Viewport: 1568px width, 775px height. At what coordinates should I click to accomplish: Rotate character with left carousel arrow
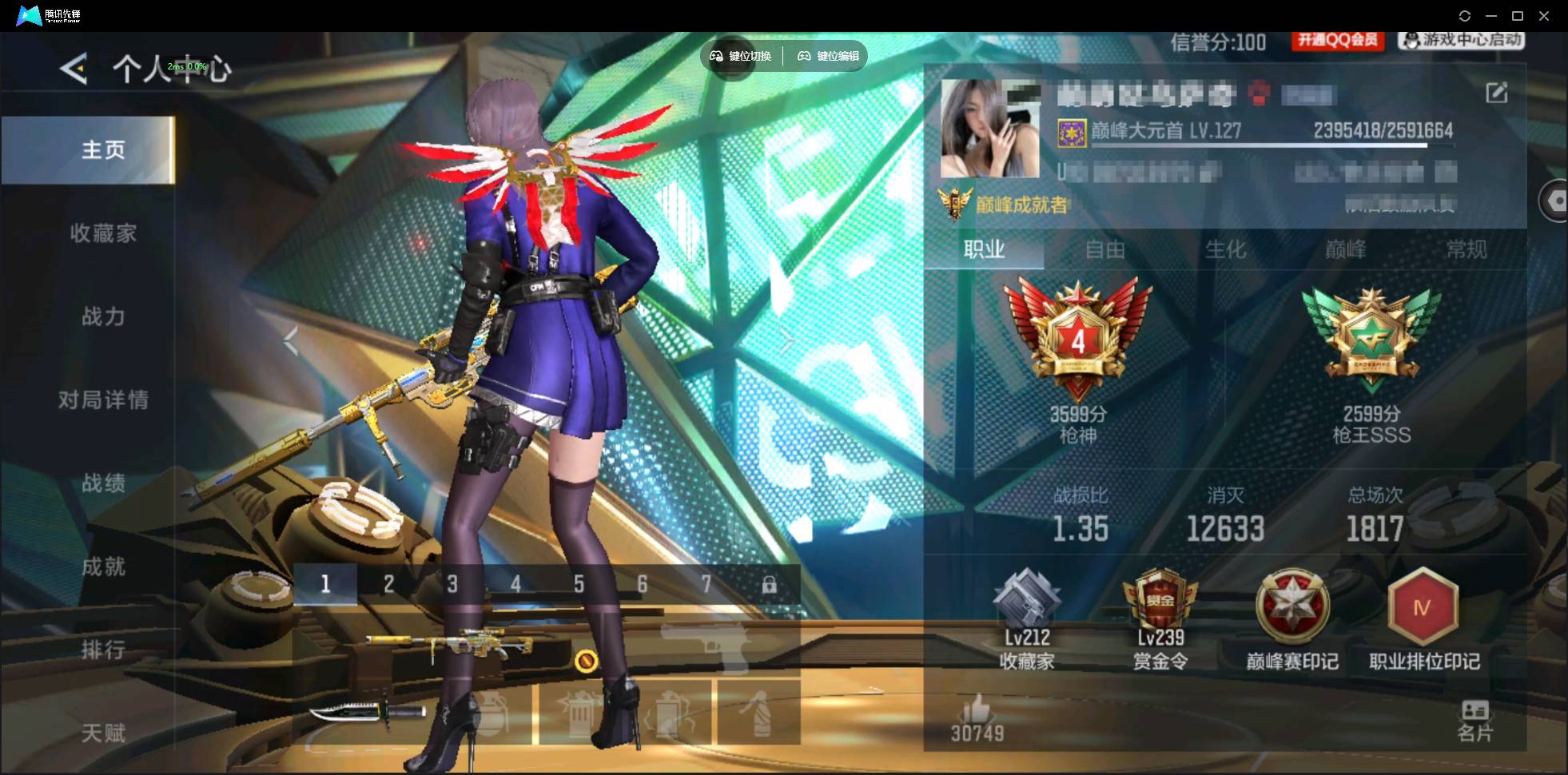(x=291, y=342)
